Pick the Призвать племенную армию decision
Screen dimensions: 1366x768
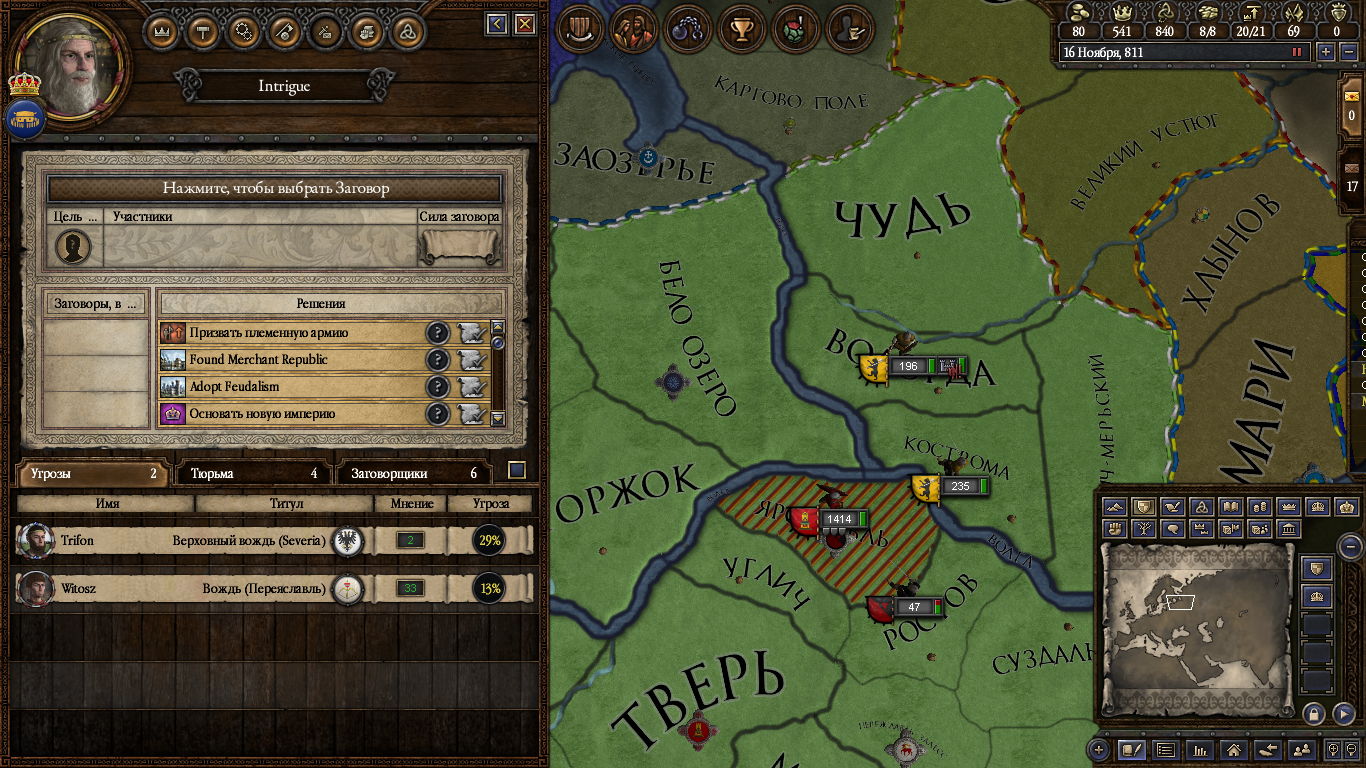pos(290,333)
